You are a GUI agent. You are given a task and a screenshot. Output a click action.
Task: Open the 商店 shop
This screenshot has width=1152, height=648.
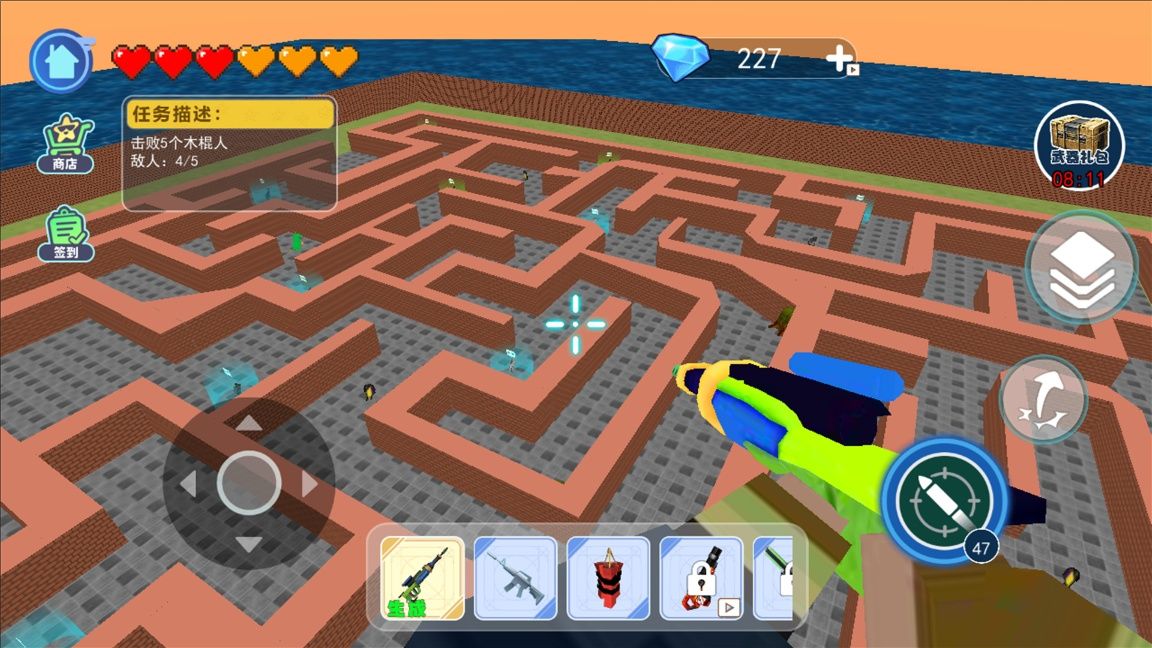(x=66, y=142)
